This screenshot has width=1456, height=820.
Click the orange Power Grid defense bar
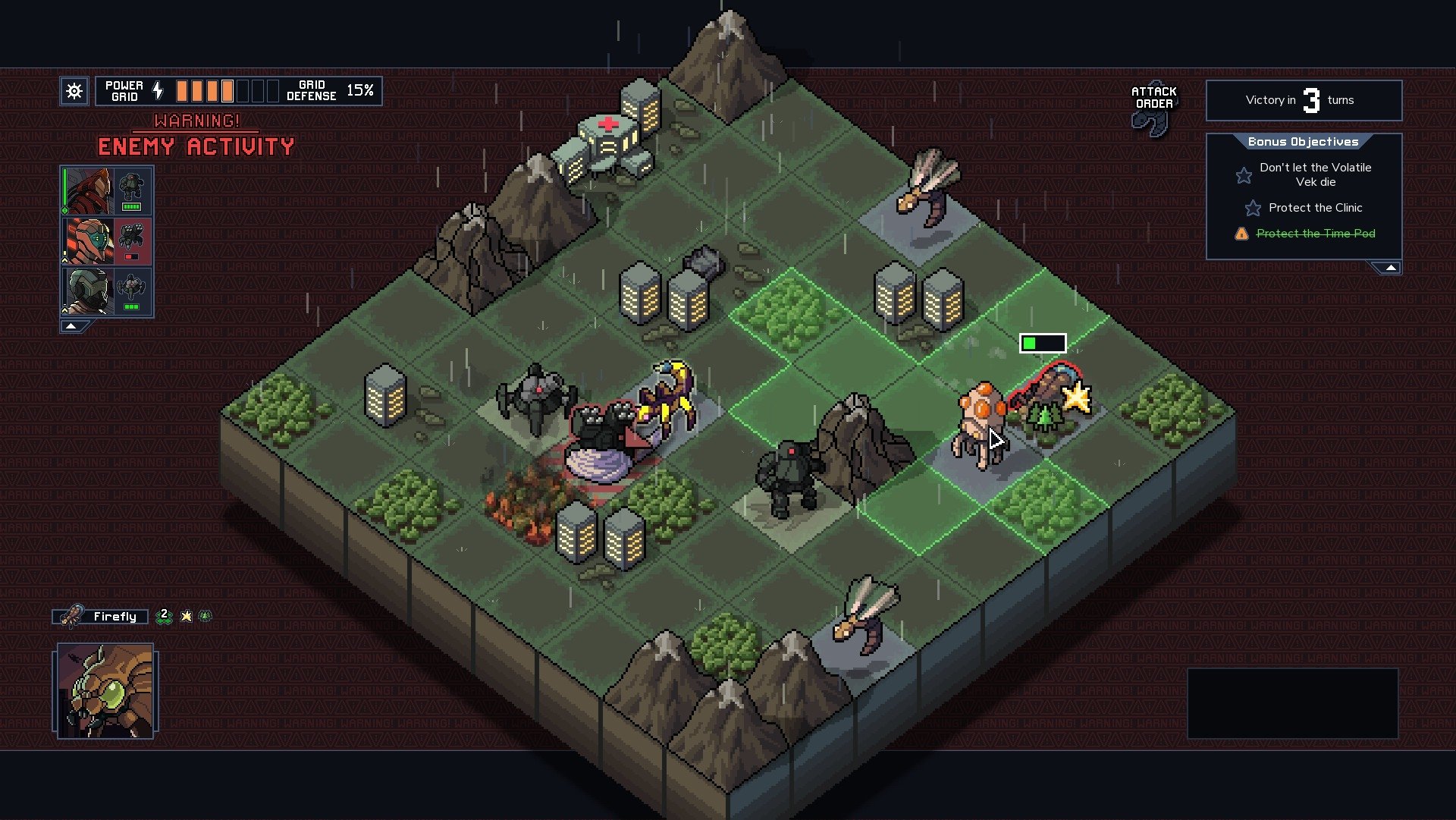(203, 90)
